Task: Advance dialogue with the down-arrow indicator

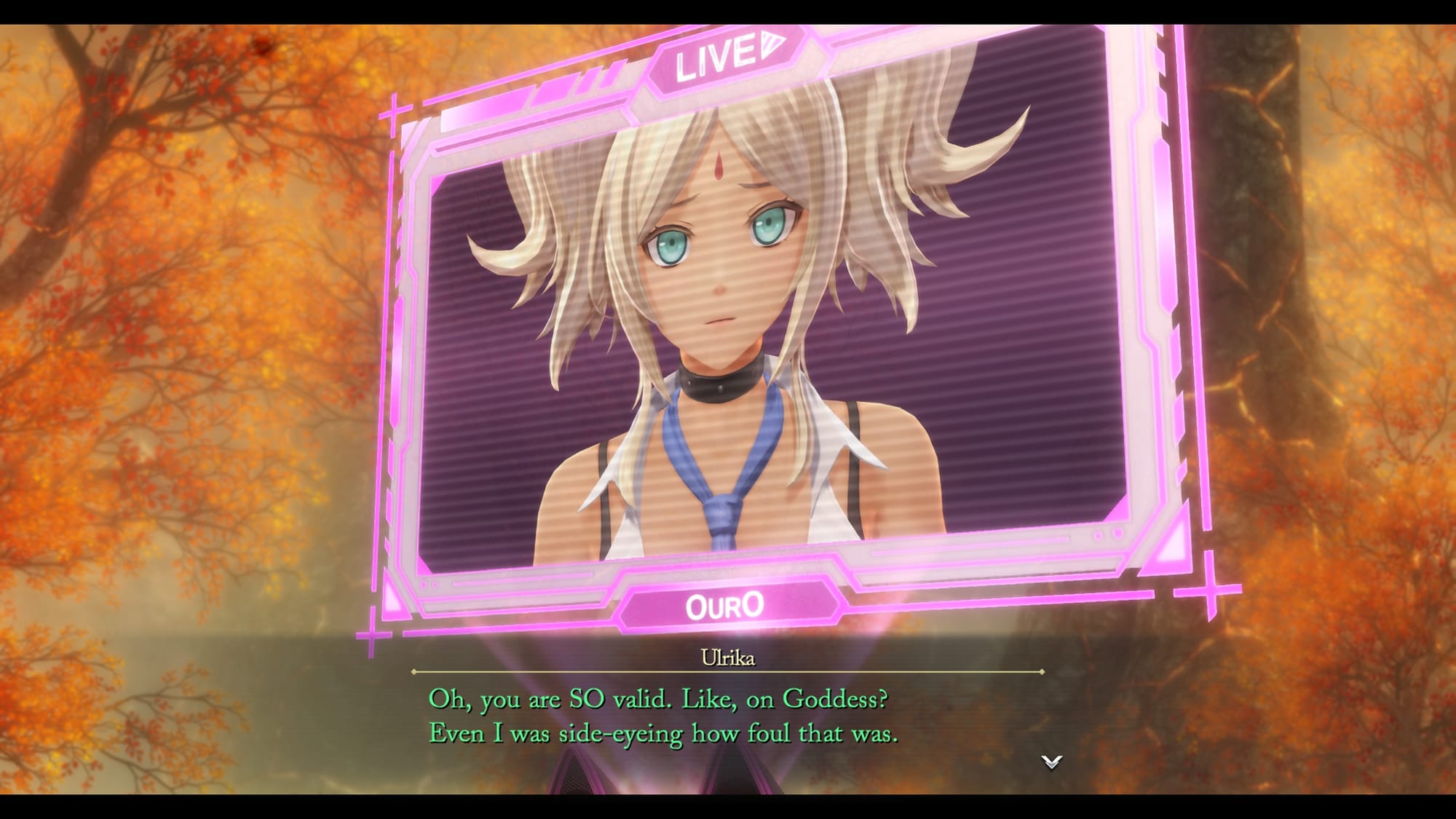Action: [x=1051, y=761]
